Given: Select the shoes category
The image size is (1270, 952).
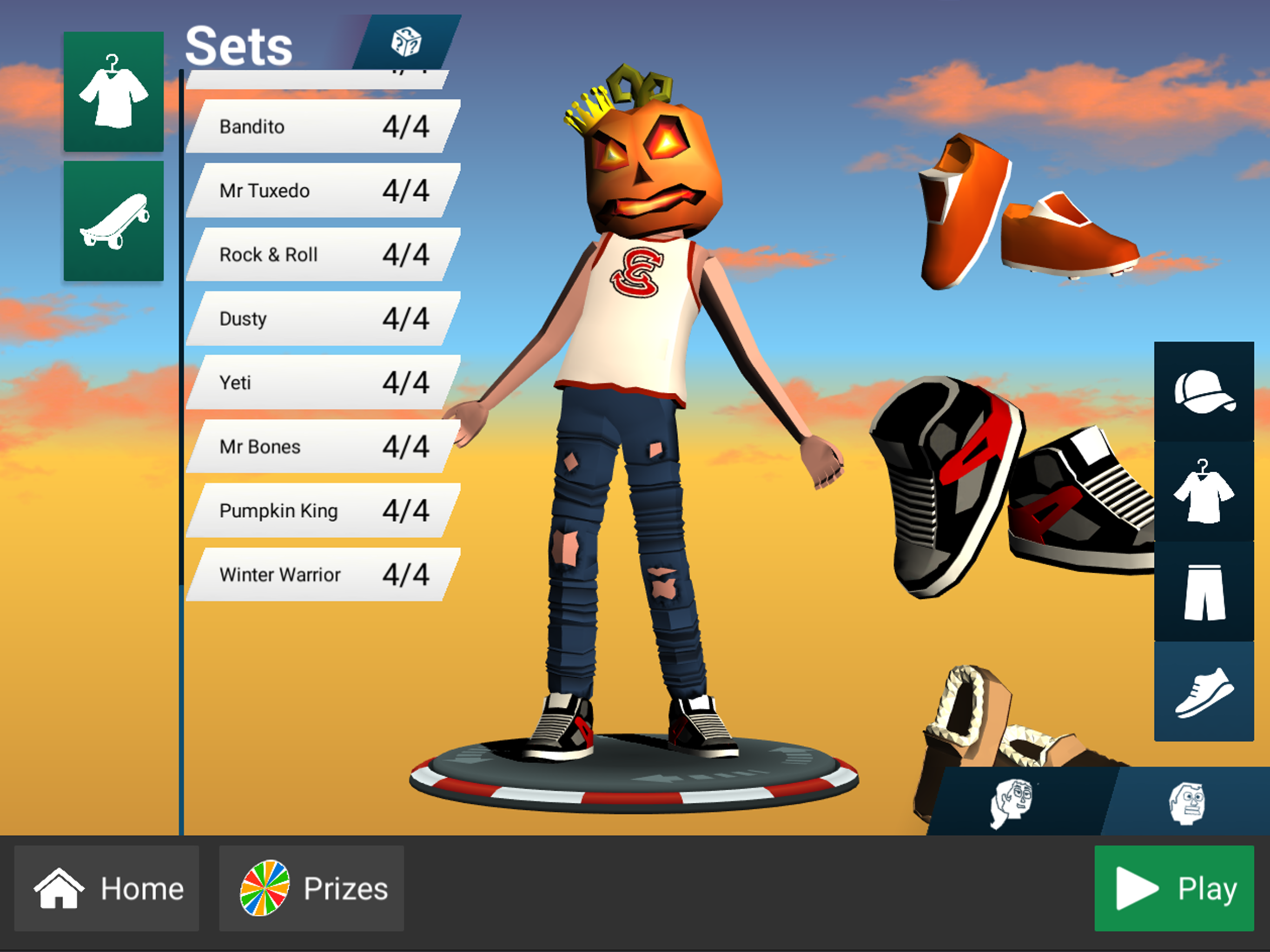Looking at the screenshot, I should (1204, 691).
